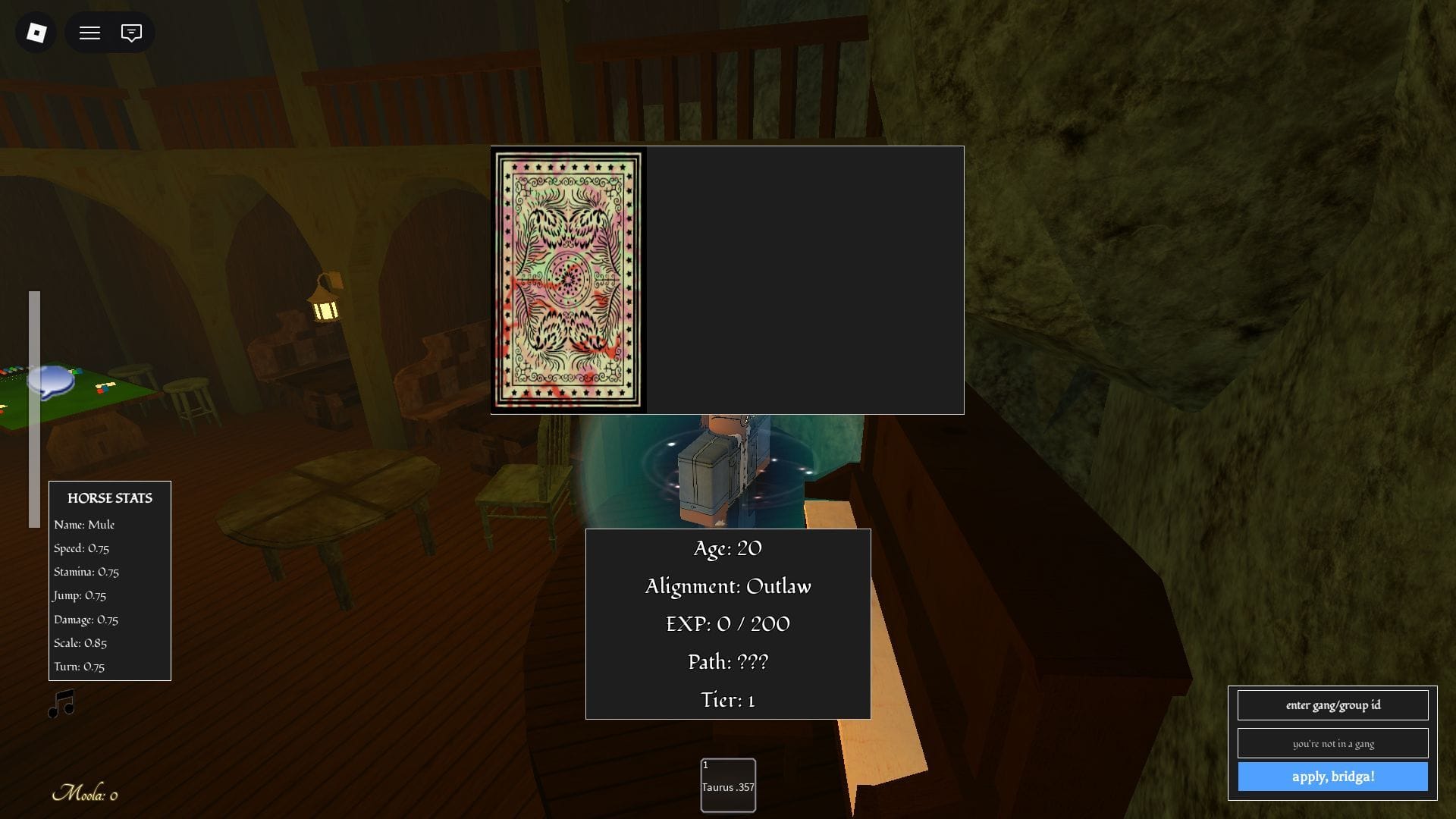Click the Alignment: Outlaw entry
The width and height of the screenshot is (1456, 819).
[727, 586]
